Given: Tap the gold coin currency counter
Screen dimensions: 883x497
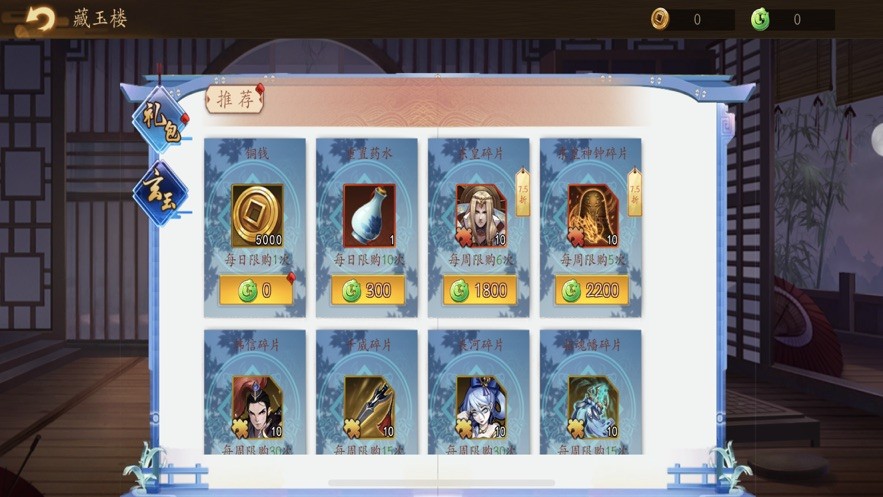Looking at the screenshot, I should 692,19.
